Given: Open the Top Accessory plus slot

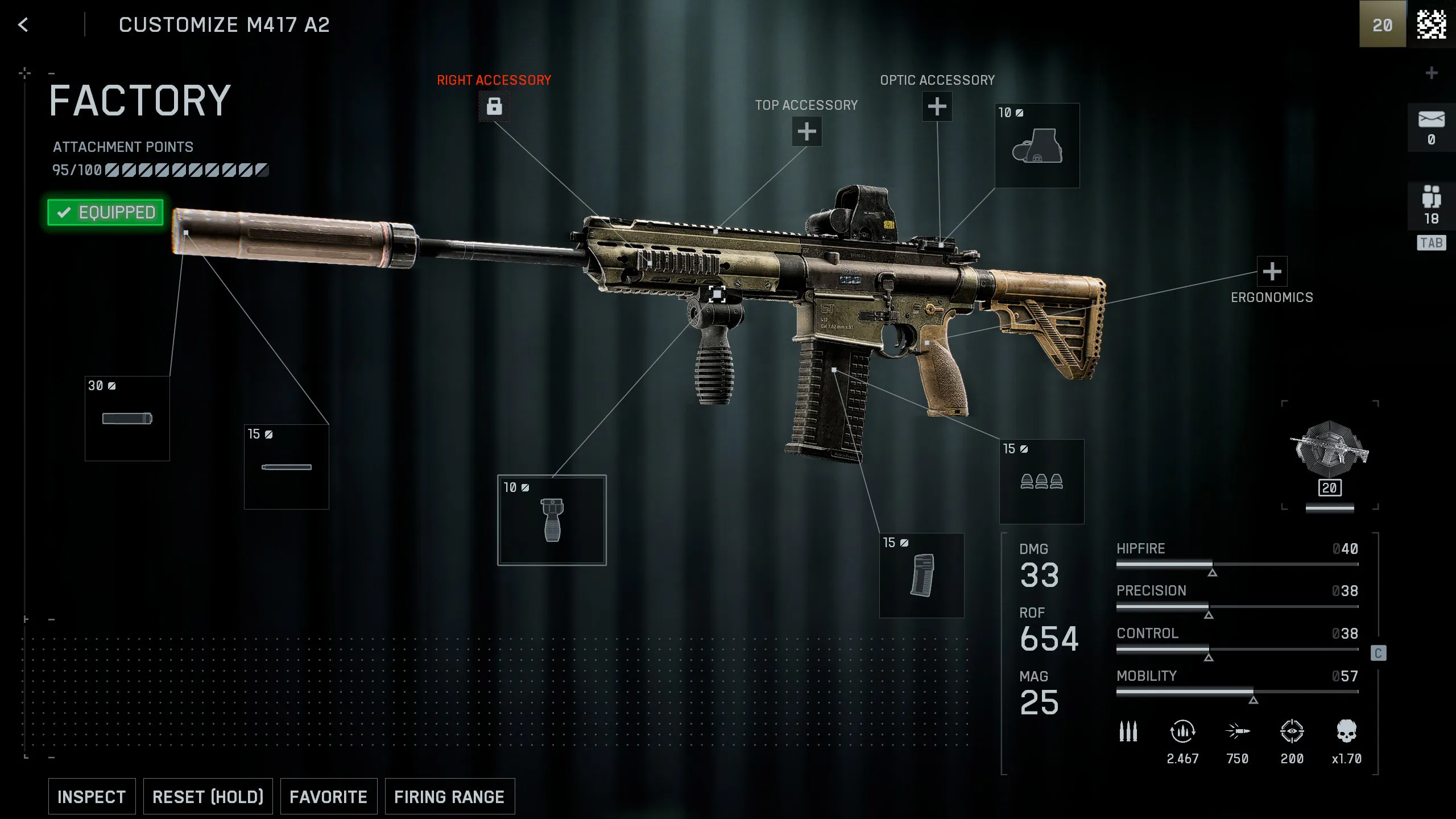Looking at the screenshot, I should pyautogui.click(x=806, y=131).
